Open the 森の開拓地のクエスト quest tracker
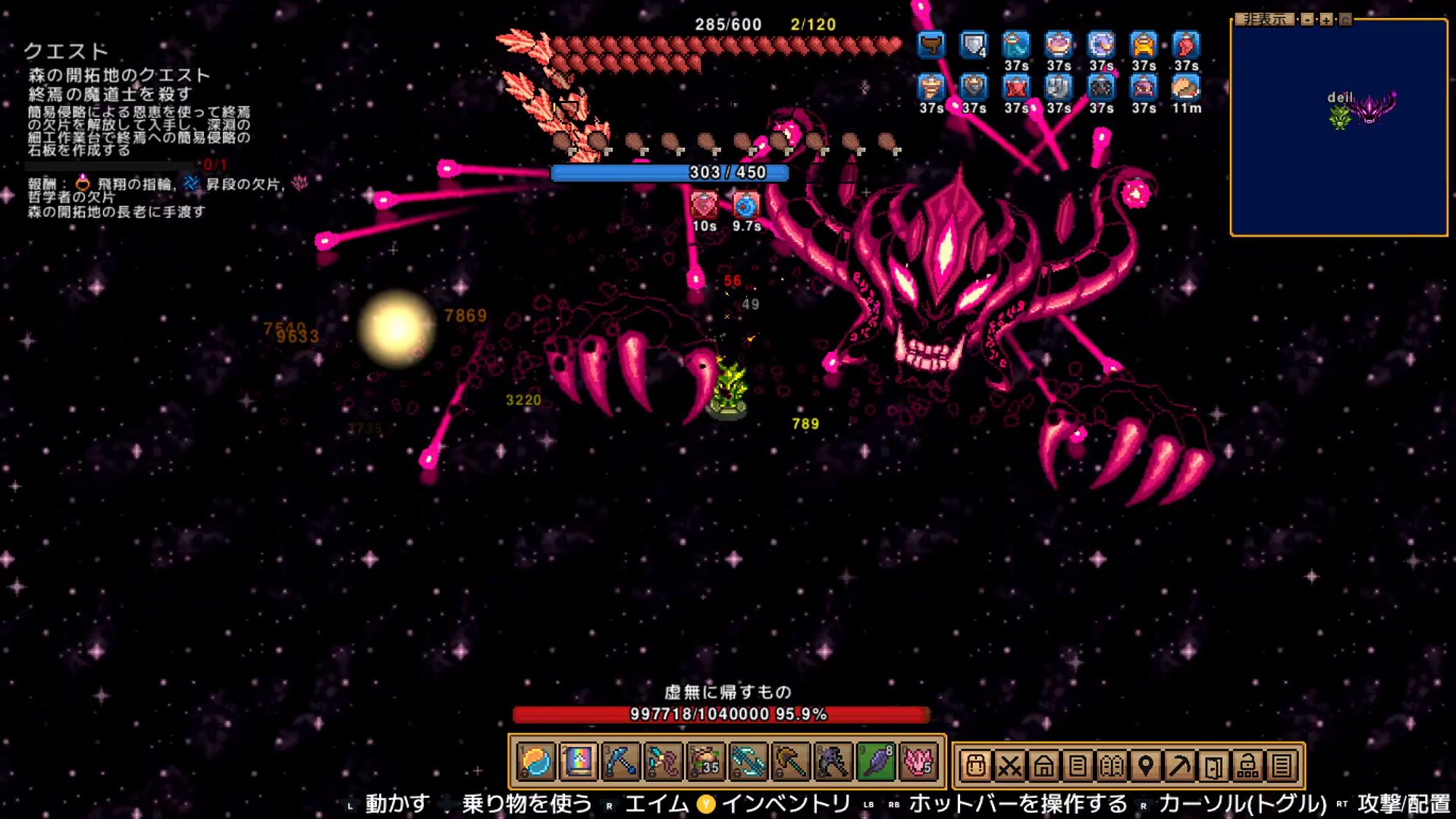This screenshot has width=1456, height=819. pos(119,75)
